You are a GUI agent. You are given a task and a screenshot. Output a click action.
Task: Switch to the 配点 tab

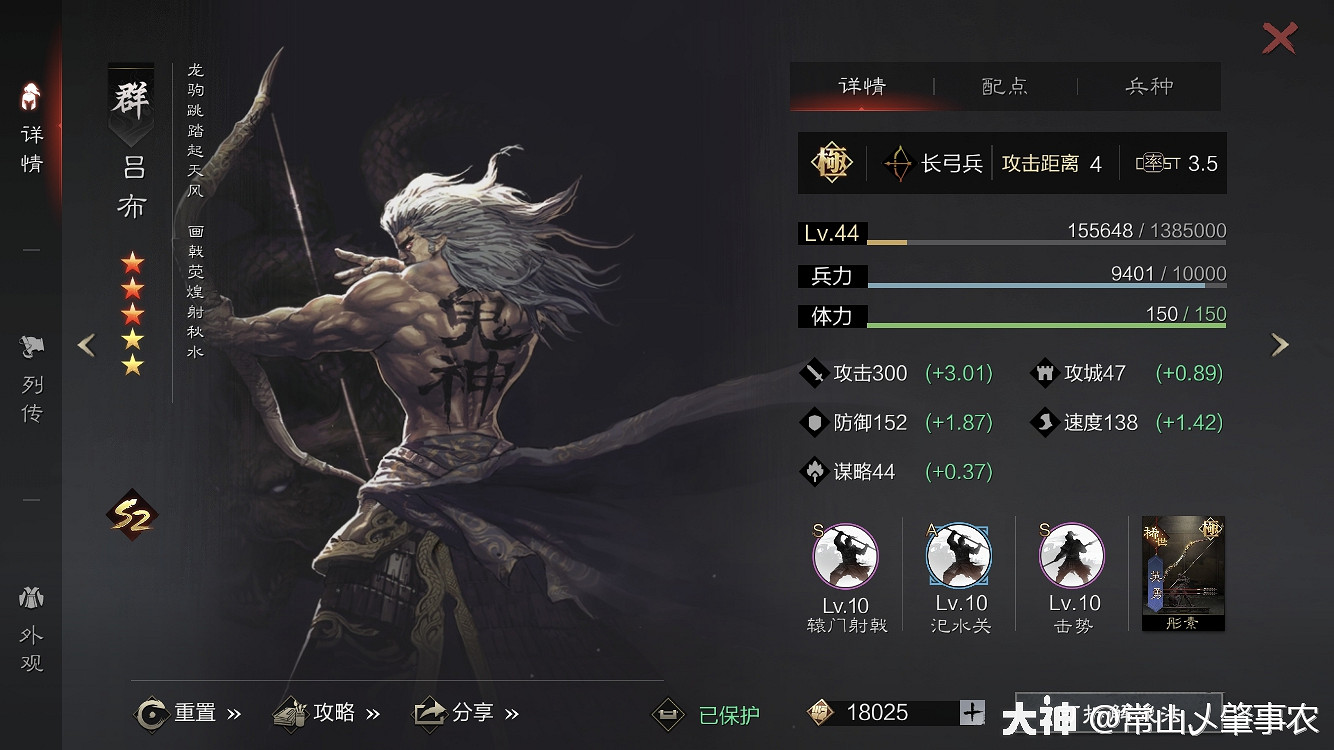click(1007, 87)
